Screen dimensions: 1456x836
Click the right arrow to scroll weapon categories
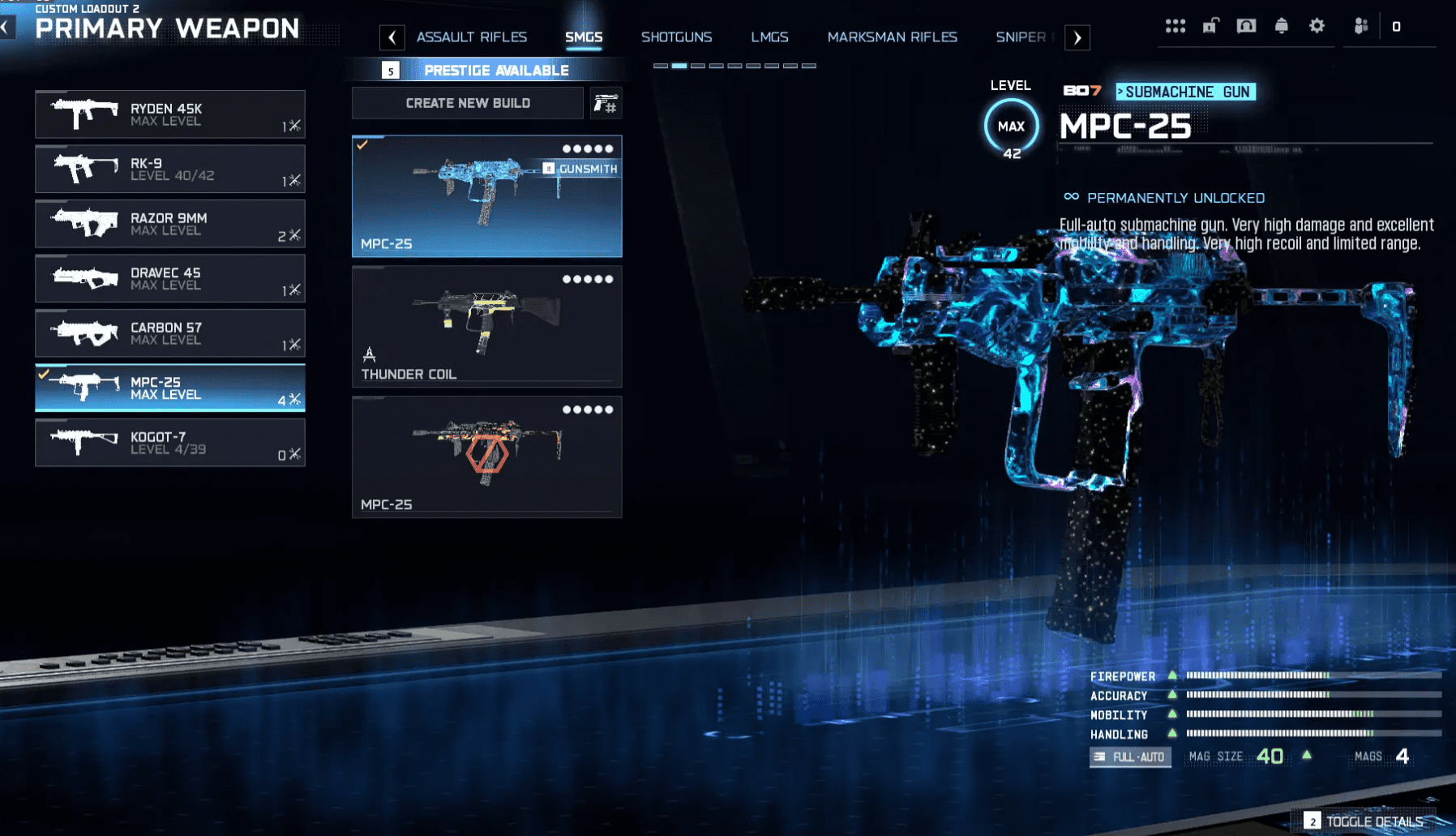tap(1078, 37)
